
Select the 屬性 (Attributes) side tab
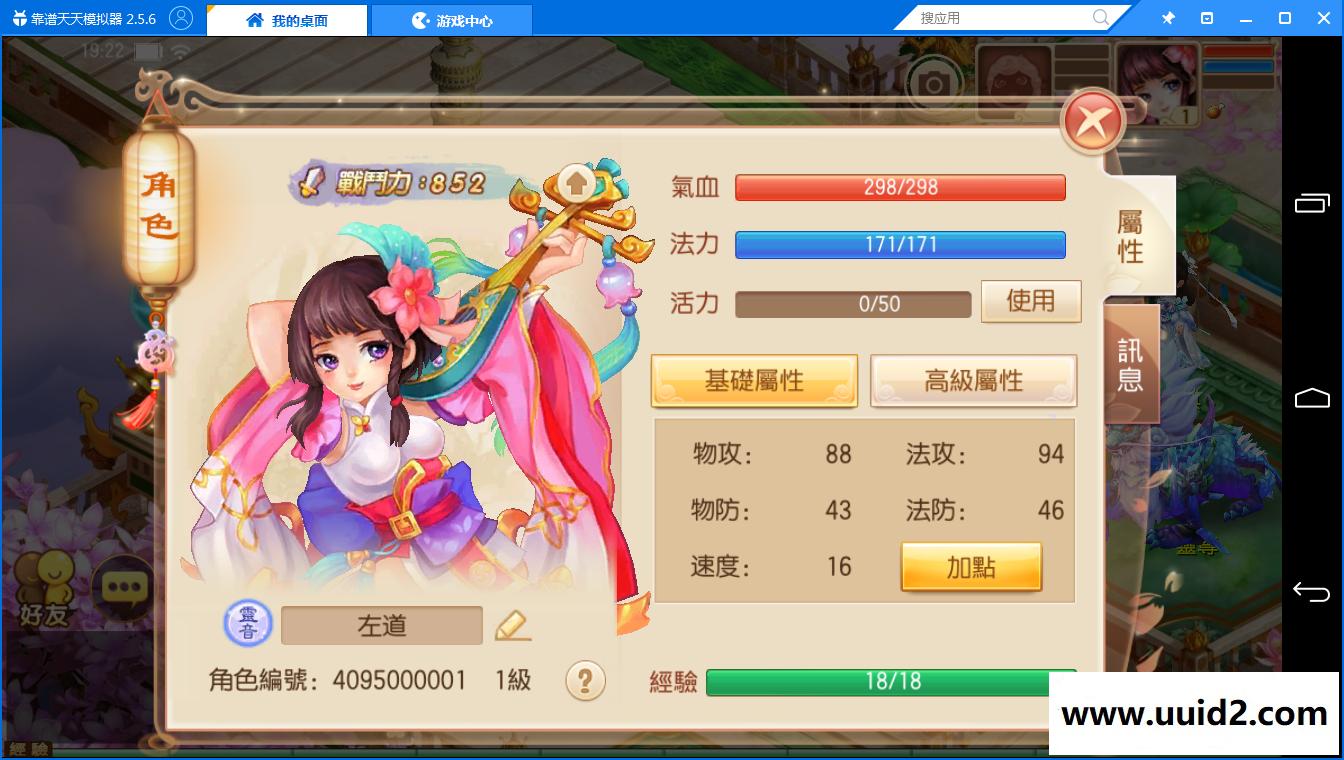1132,238
